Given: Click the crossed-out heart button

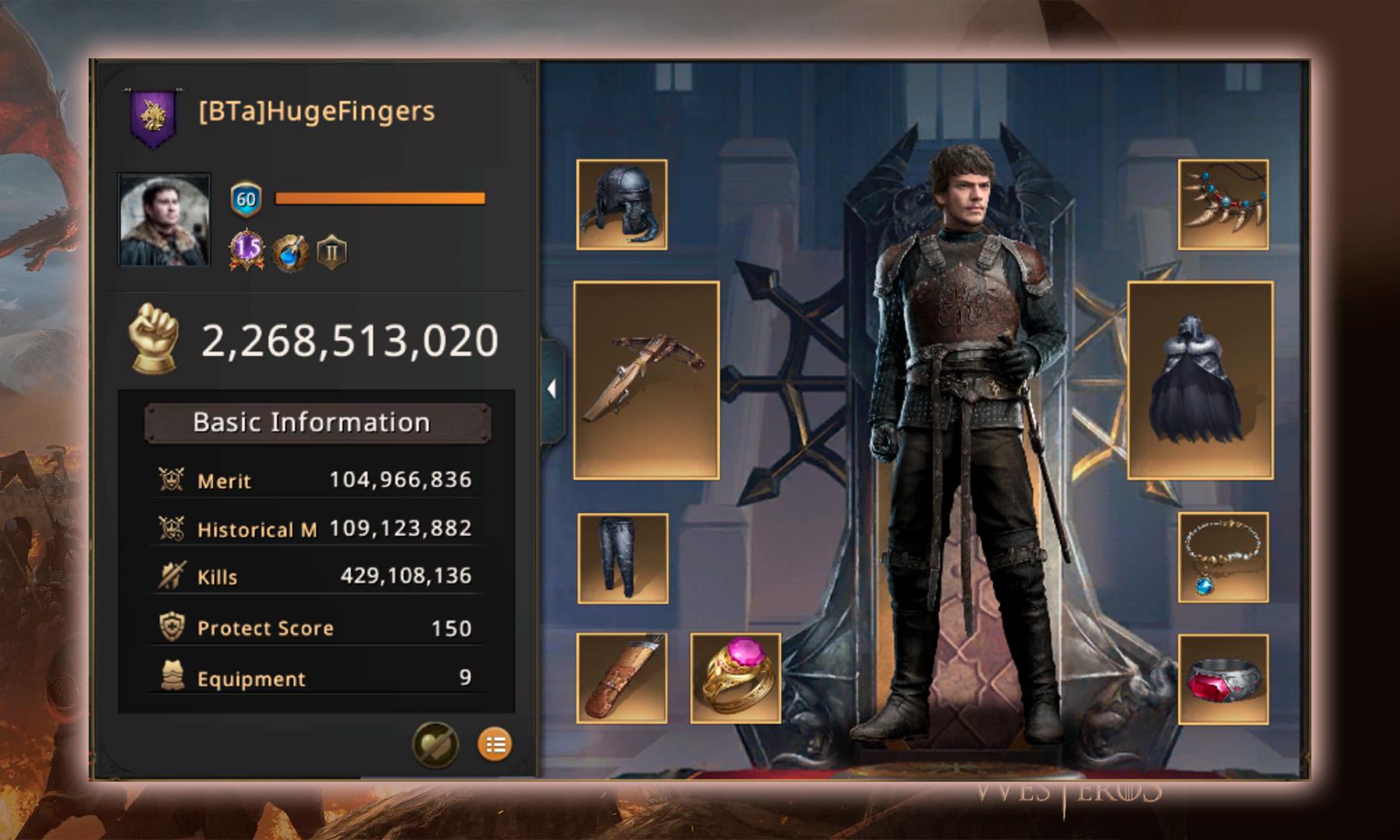Looking at the screenshot, I should (435, 744).
